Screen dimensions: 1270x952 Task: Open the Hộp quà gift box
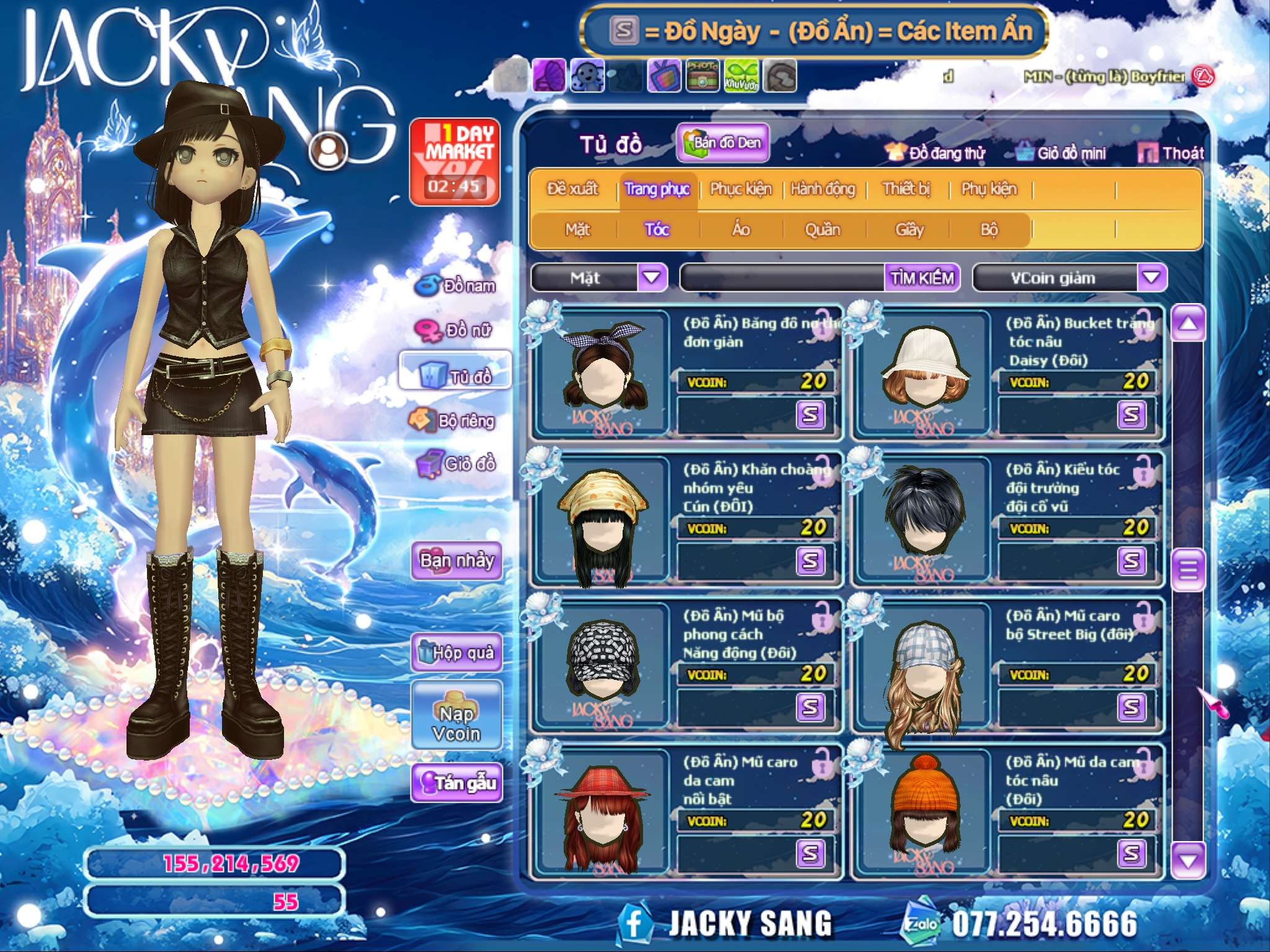(457, 653)
